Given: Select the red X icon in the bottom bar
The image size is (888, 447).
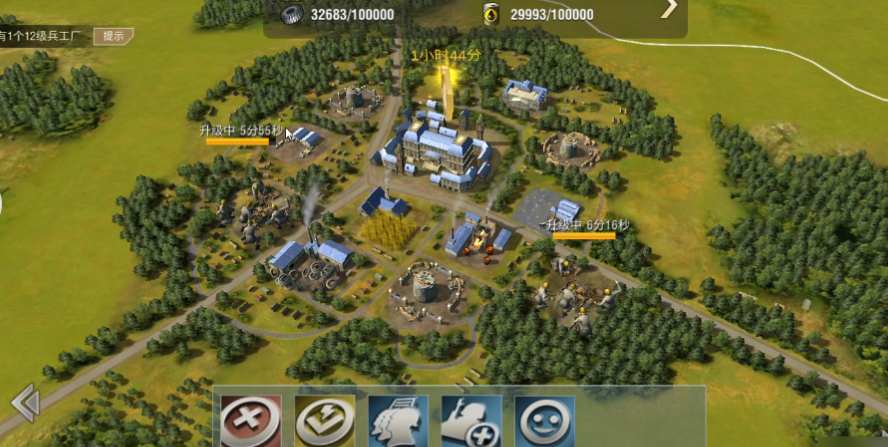Looking at the screenshot, I should (251, 421).
